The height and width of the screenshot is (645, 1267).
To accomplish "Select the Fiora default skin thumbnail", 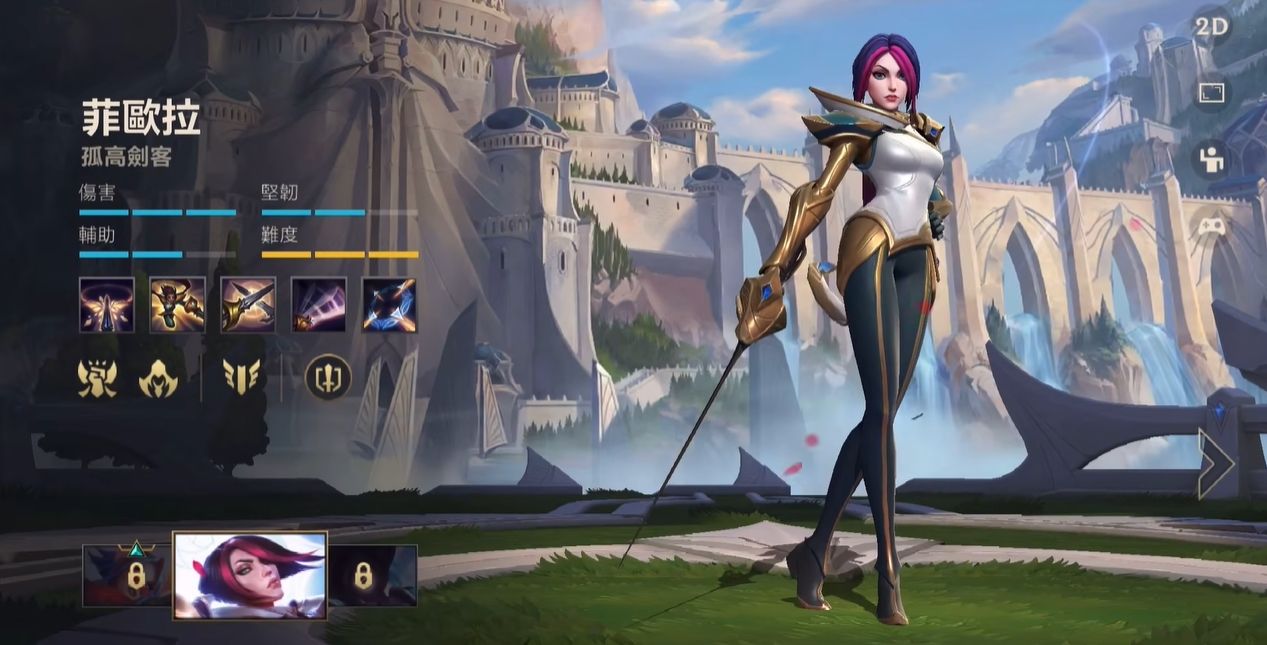I will tap(250, 575).
